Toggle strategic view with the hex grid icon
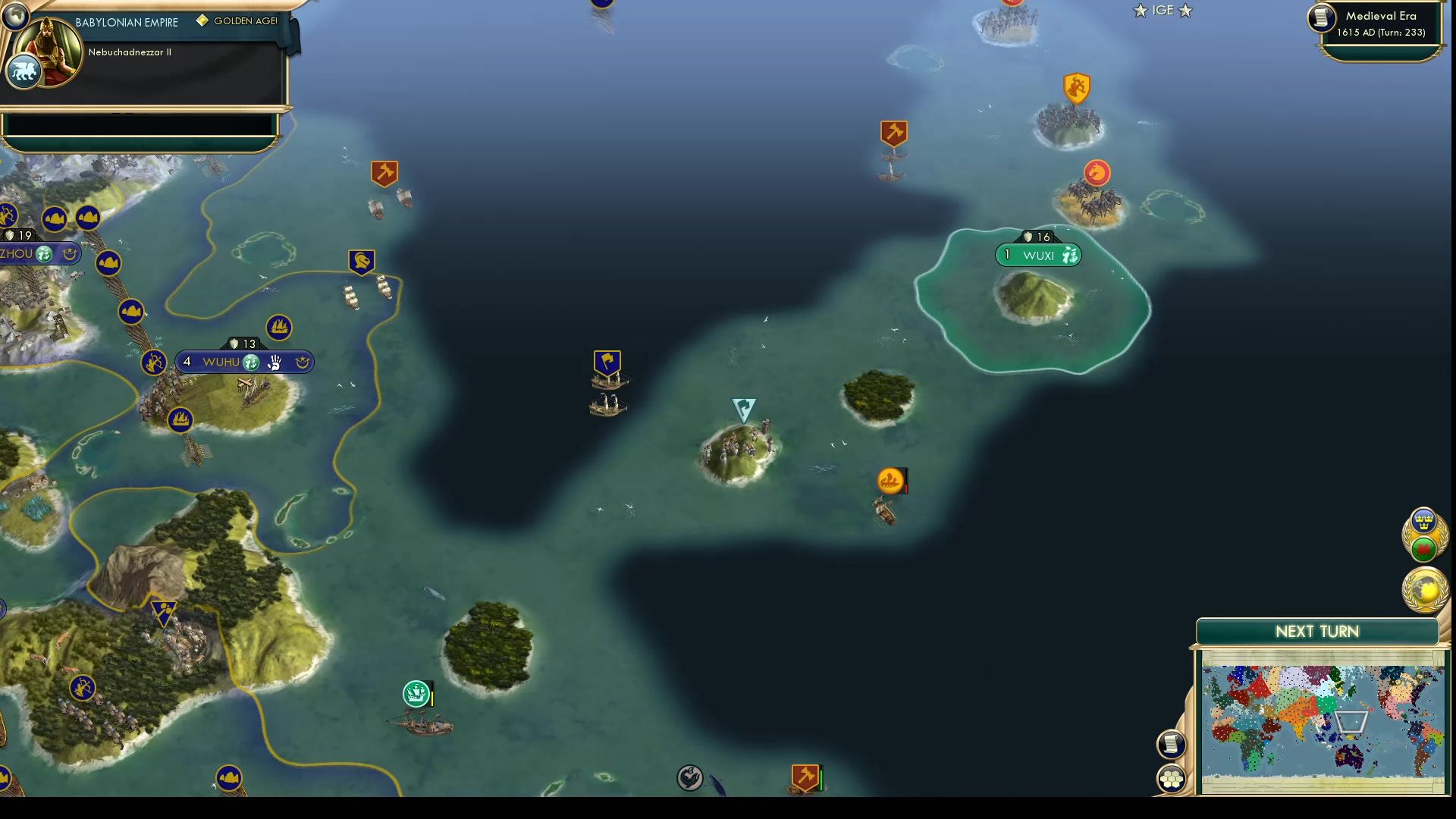Viewport: 1456px width, 819px height. 1171,777
